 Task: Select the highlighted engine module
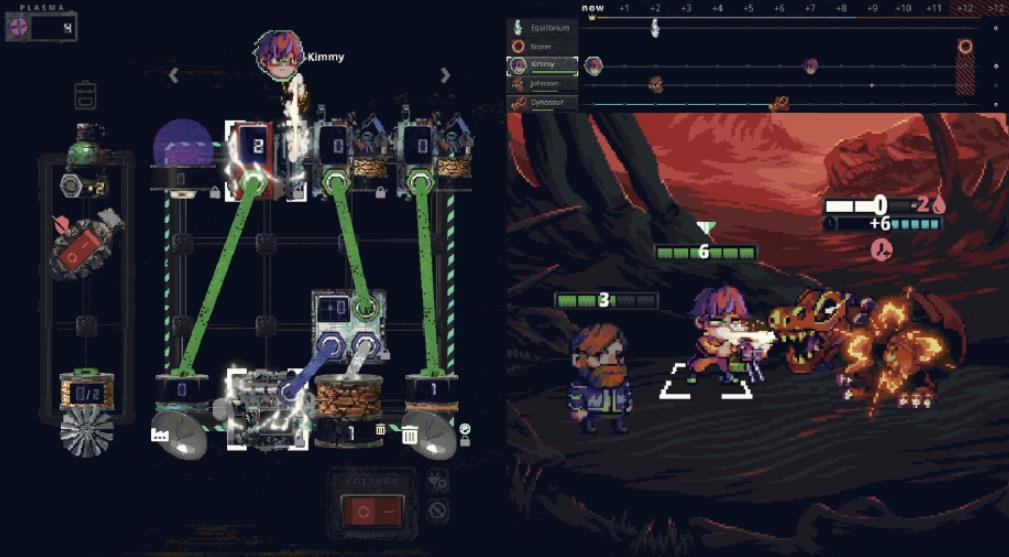coord(265,408)
